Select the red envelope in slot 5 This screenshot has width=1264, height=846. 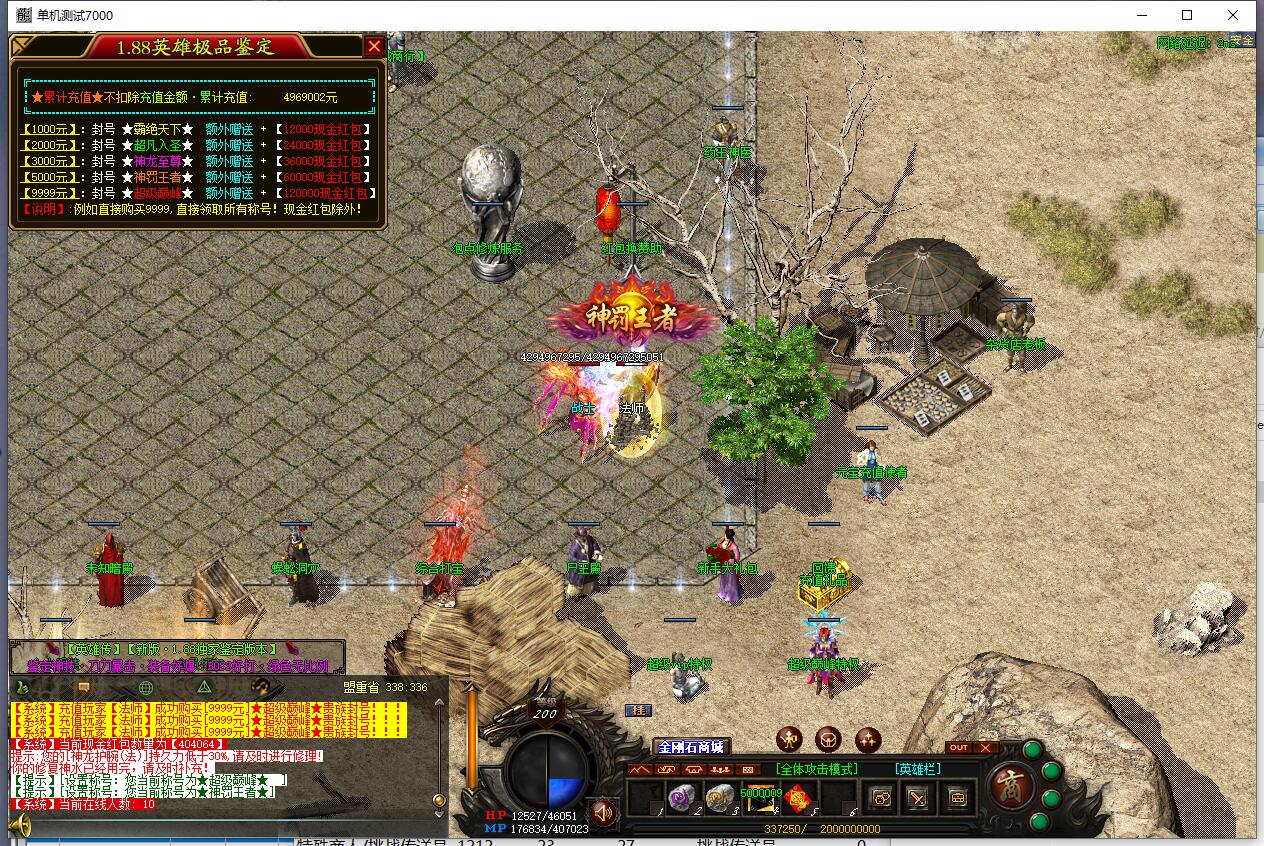click(x=797, y=797)
